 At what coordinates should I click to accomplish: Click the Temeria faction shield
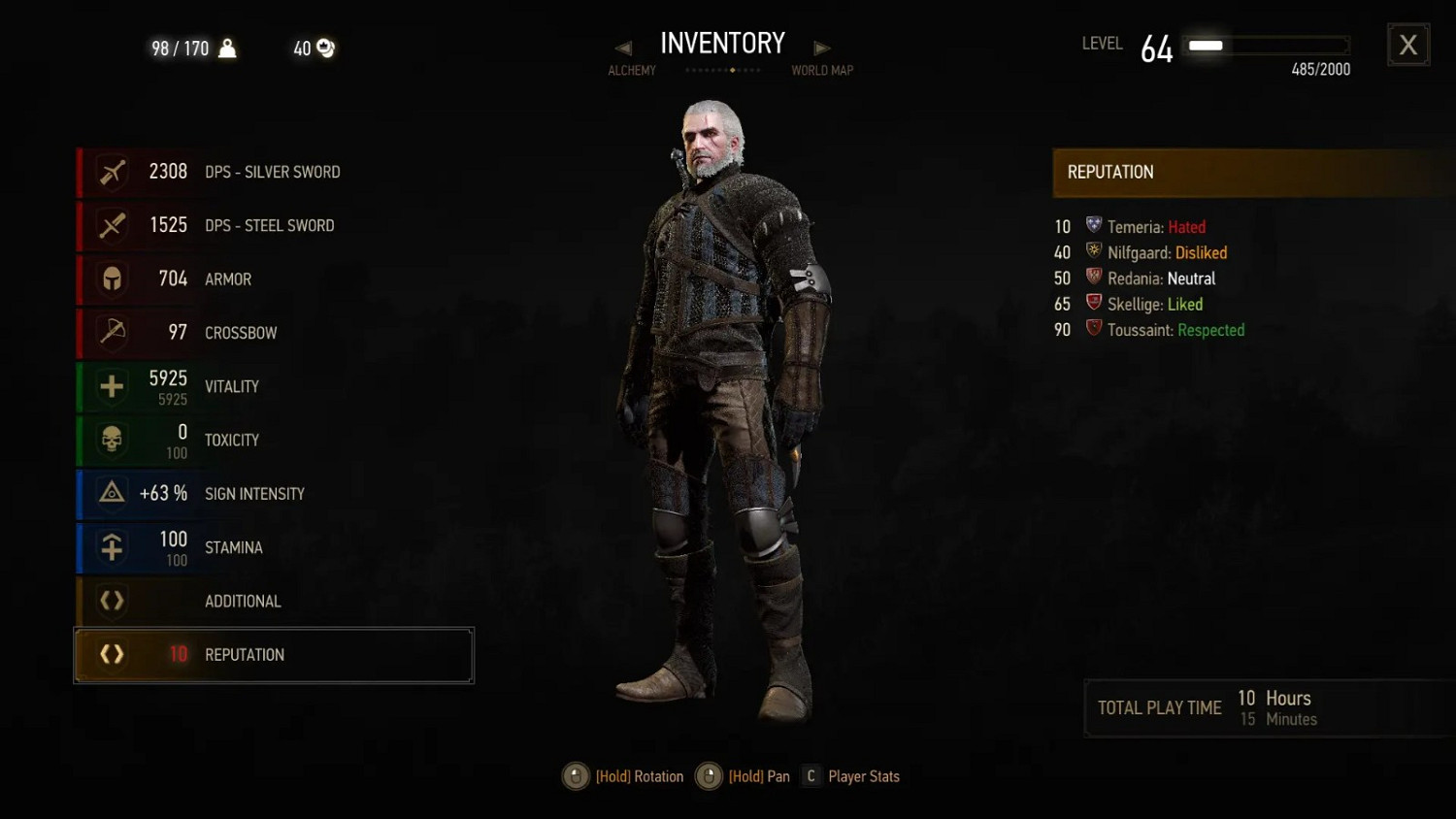coord(1093,226)
